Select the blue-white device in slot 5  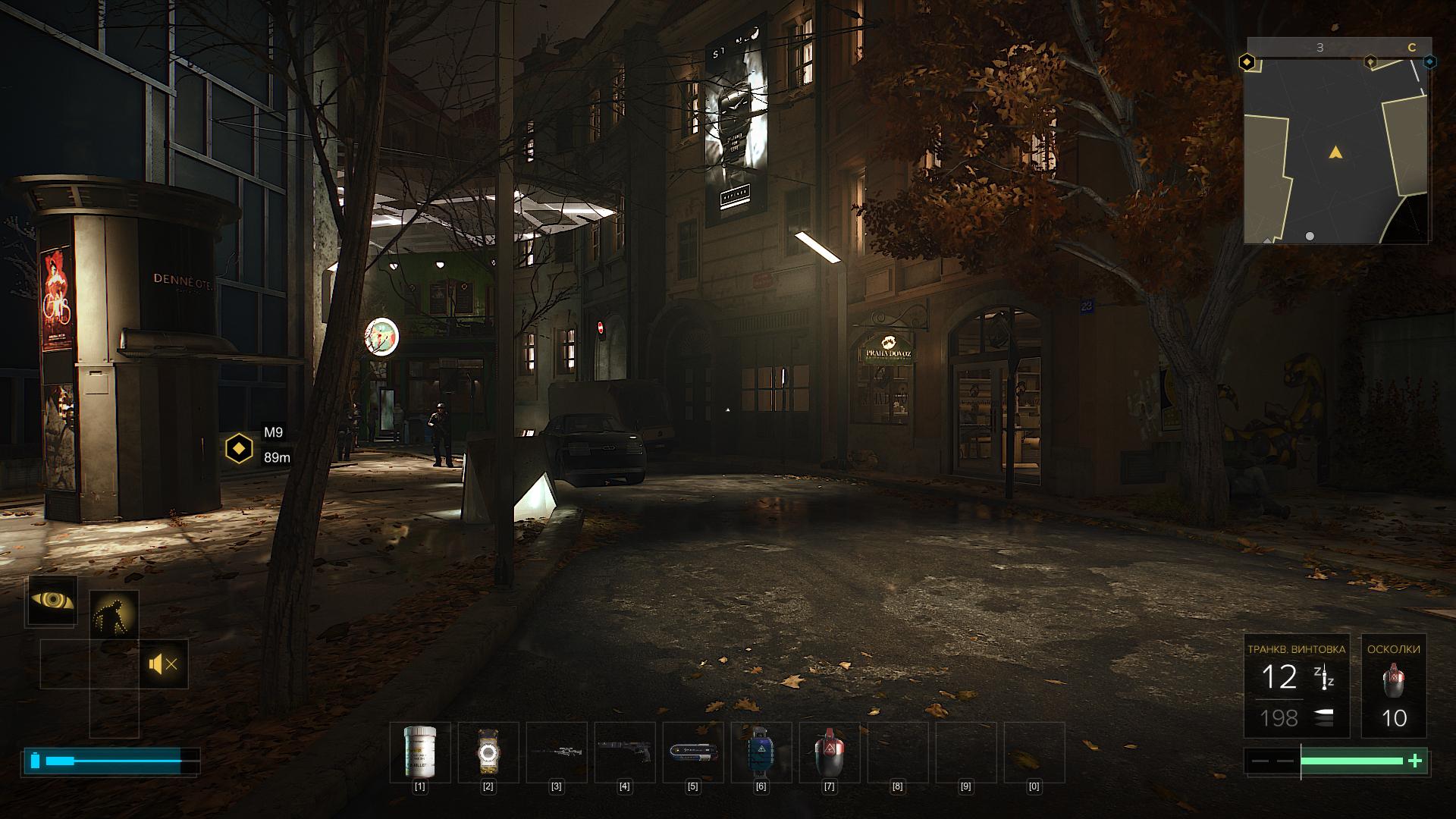pos(692,752)
